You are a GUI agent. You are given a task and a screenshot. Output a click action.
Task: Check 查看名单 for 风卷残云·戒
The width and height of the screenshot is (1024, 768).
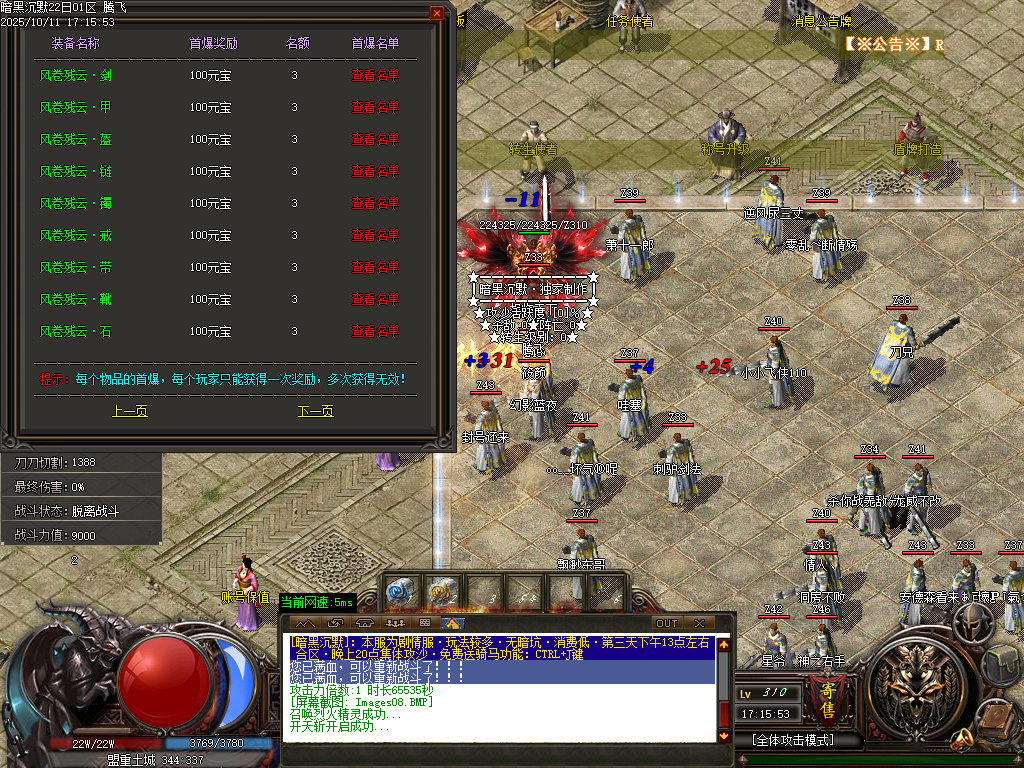pos(375,235)
